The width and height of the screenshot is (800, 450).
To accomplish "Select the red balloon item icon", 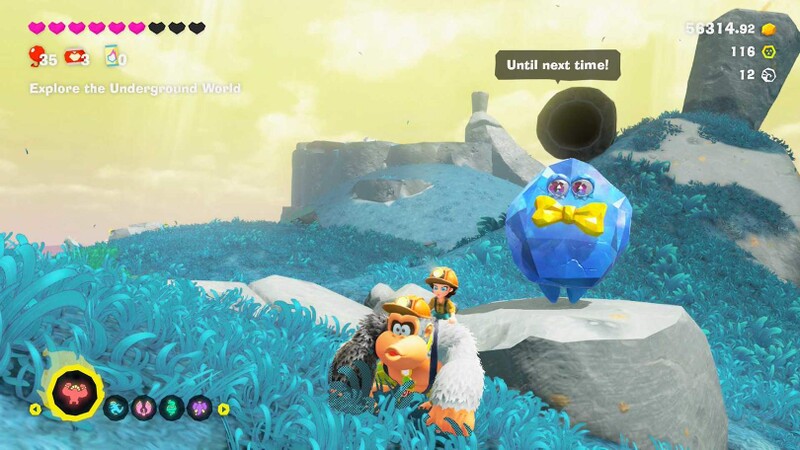I will click(37, 56).
